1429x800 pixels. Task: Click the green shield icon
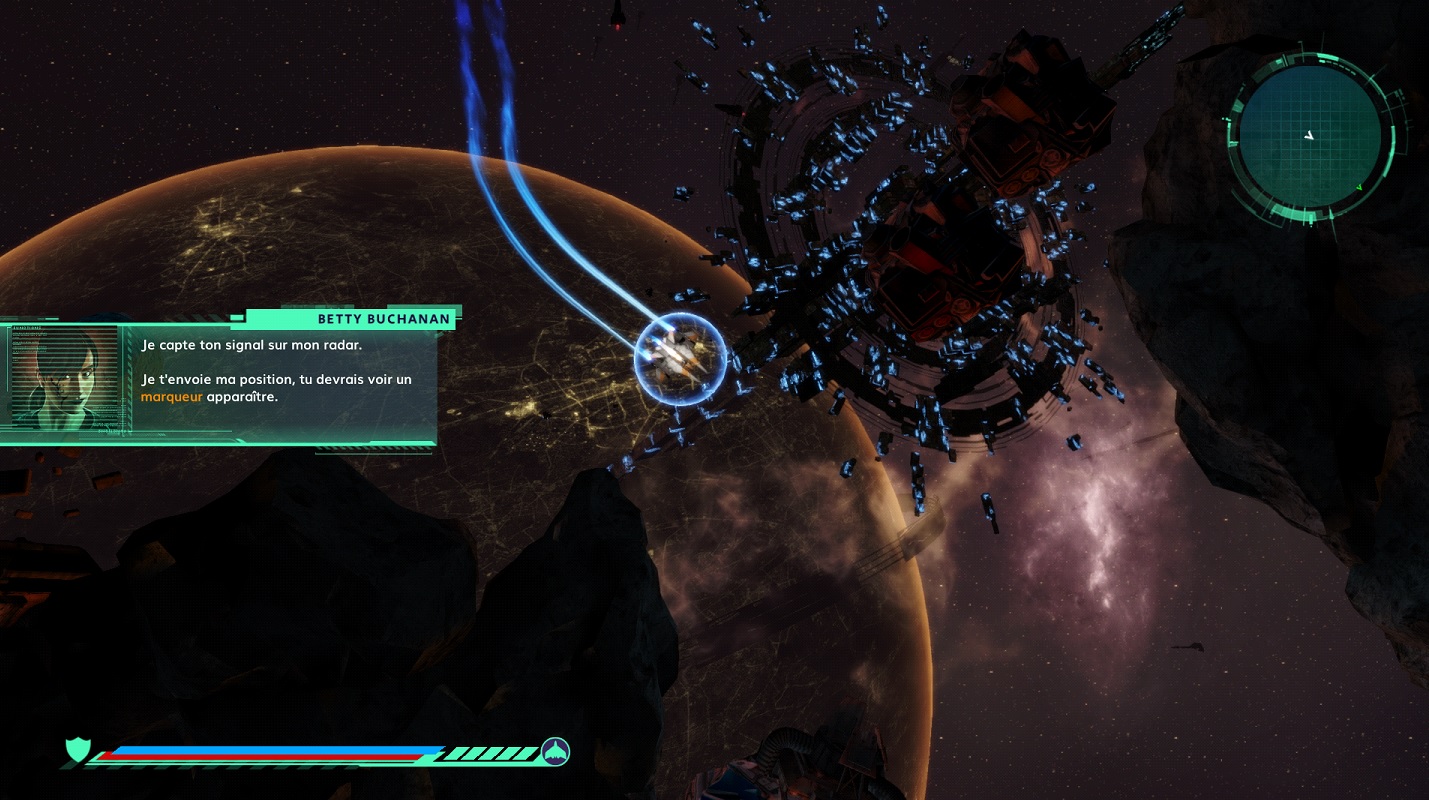click(x=77, y=749)
